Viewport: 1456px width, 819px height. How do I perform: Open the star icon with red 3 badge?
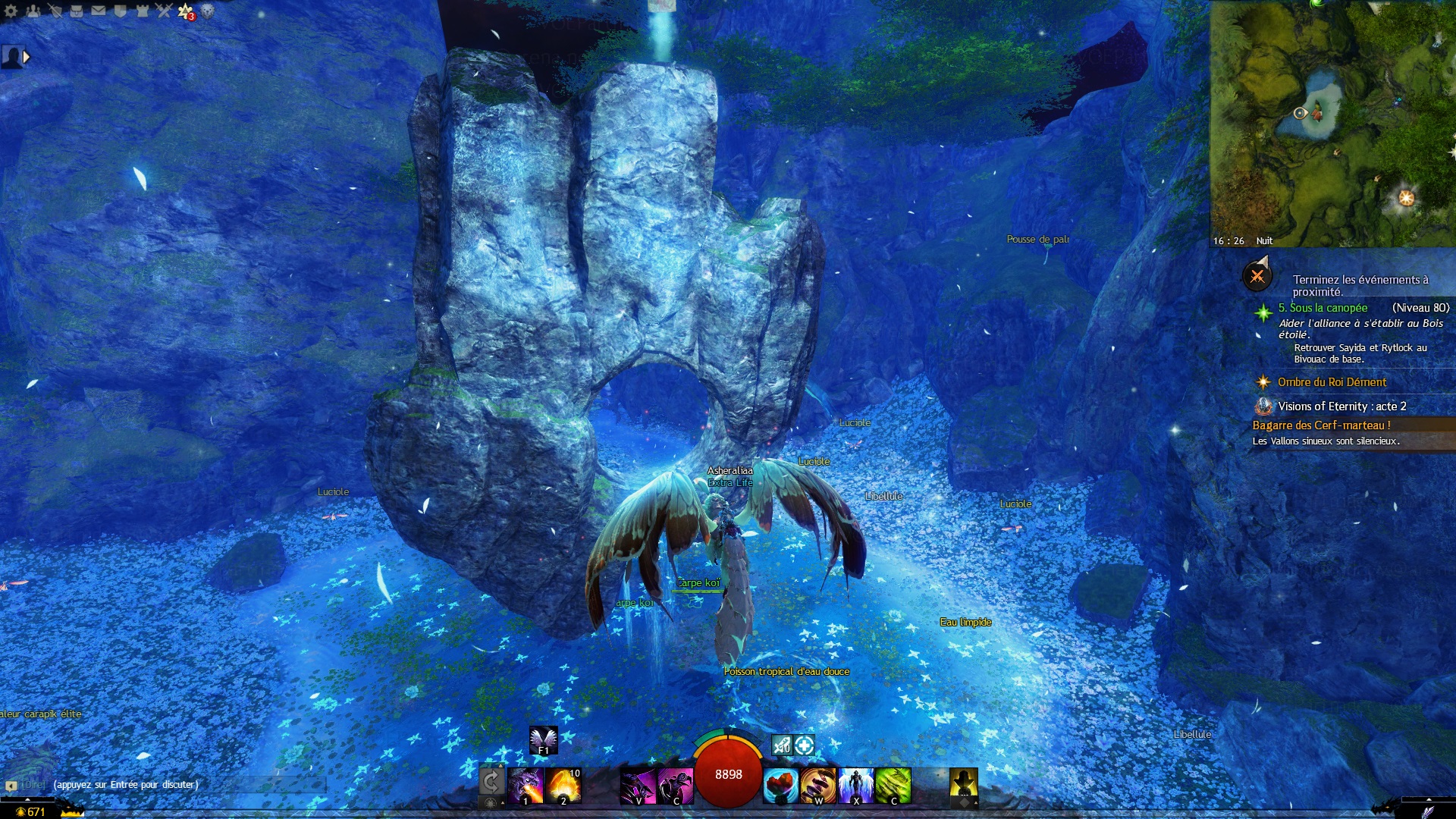click(186, 11)
